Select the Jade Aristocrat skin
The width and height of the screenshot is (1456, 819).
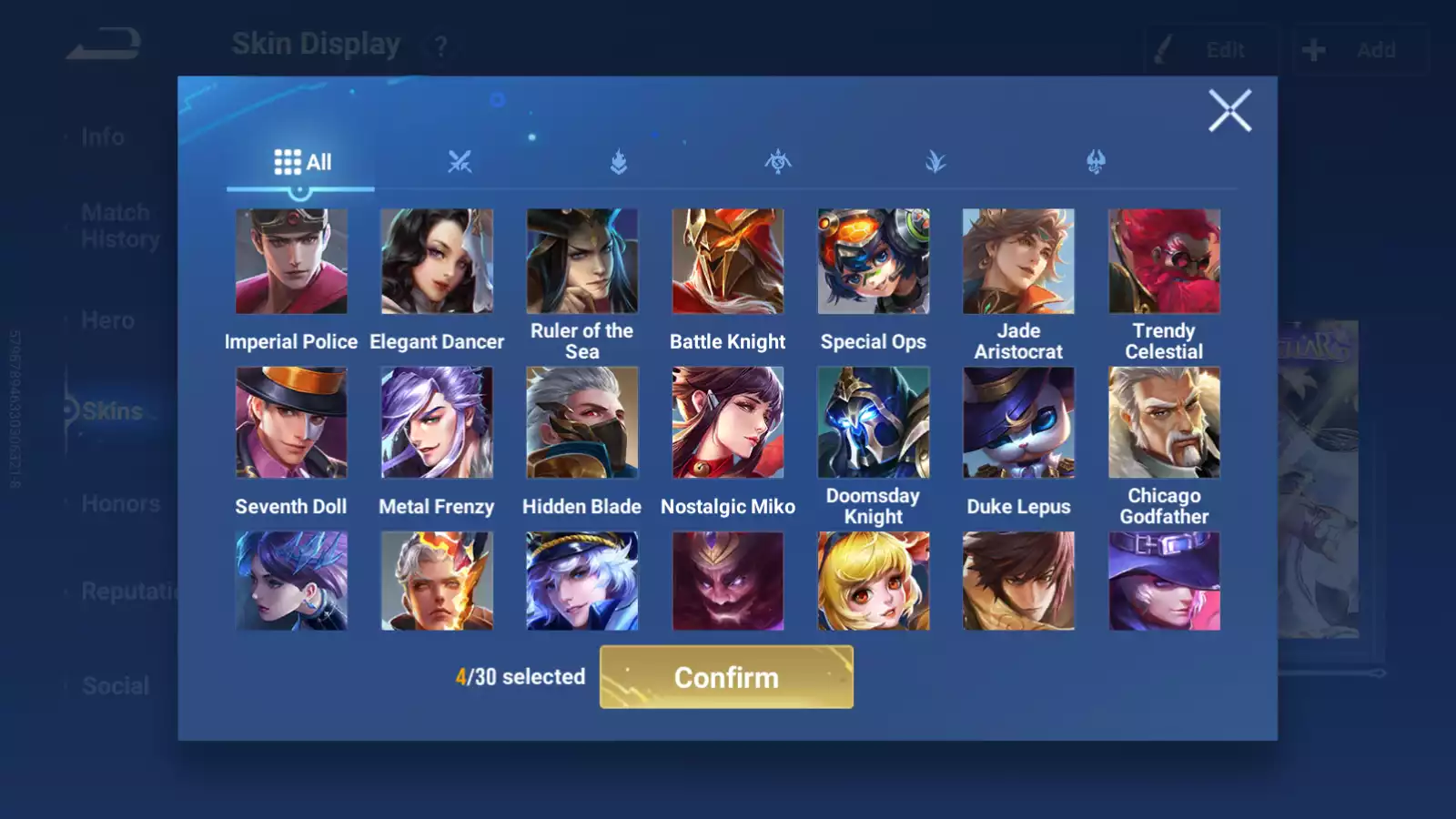tap(1018, 262)
